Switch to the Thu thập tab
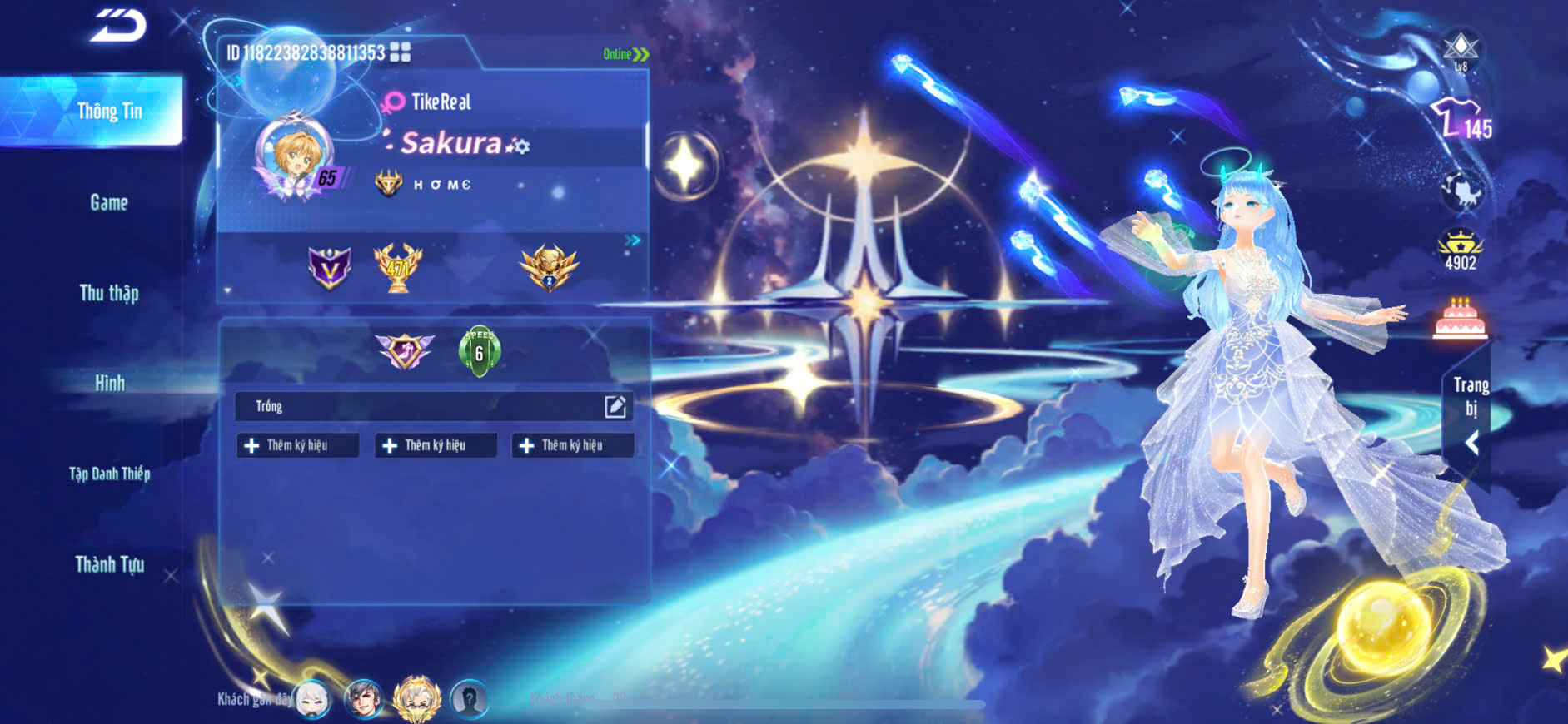1568x724 pixels. [x=109, y=293]
